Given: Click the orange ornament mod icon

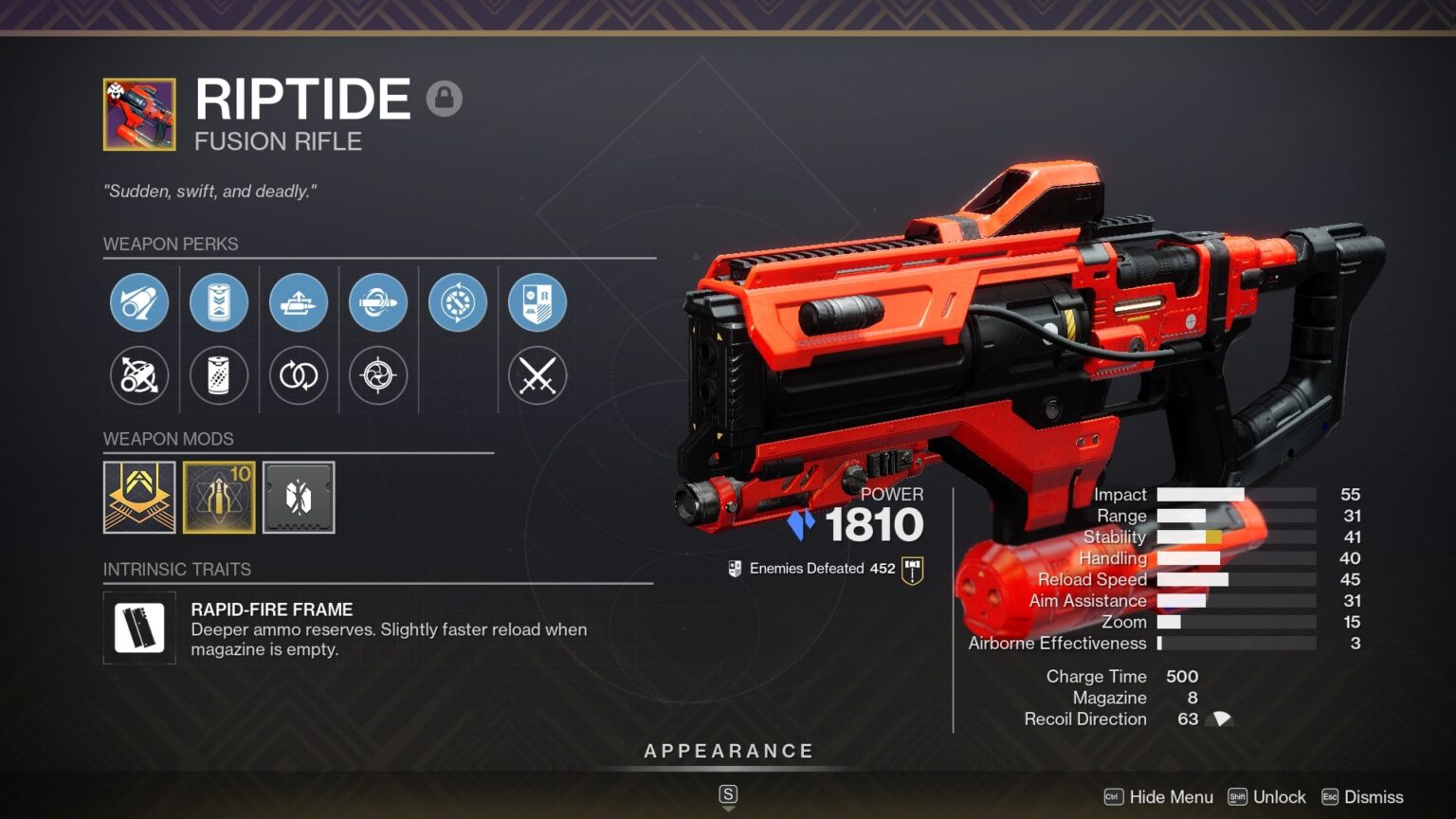Looking at the screenshot, I should pyautogui.click(x=139, y=498).
